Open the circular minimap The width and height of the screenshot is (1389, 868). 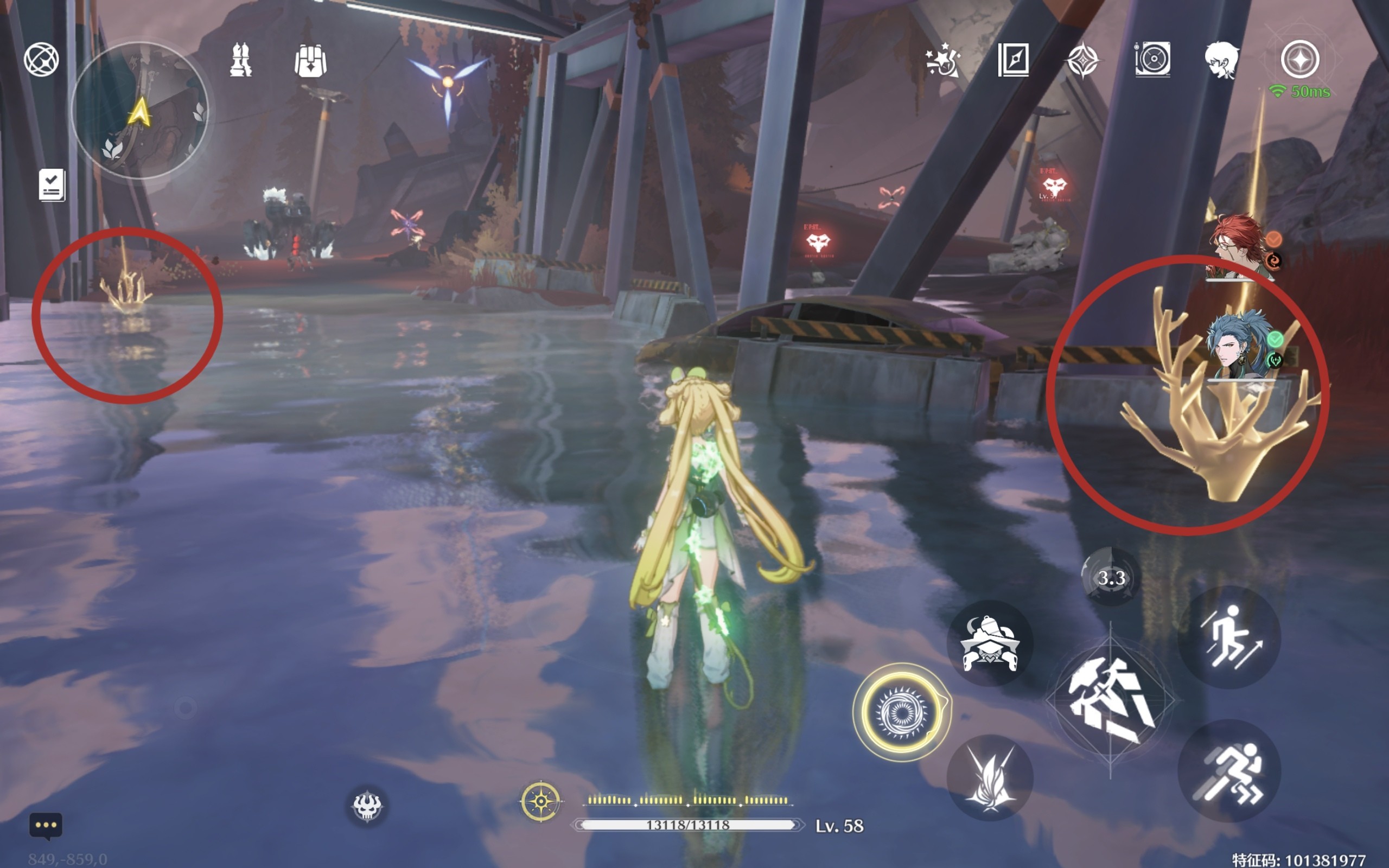pos(139,110)
